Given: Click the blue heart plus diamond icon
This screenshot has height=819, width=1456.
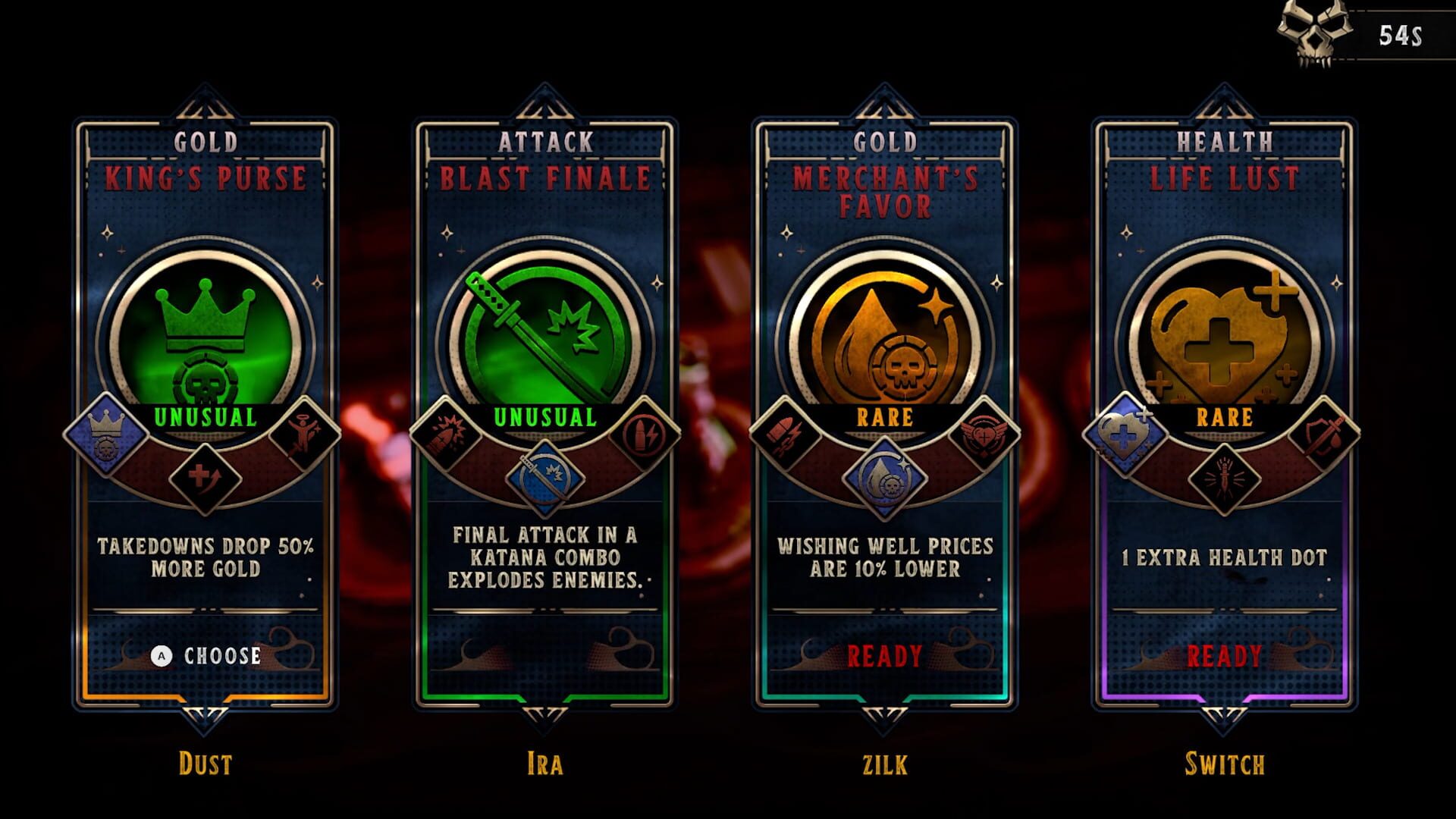Looking at the screenshot, I should (x=1125, y=435).
